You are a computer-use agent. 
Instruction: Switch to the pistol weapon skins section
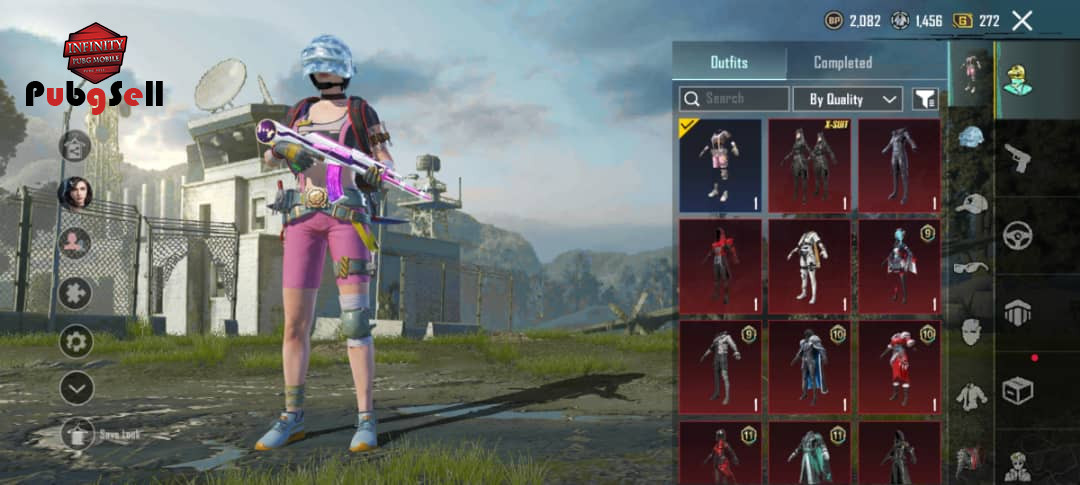1018,158
